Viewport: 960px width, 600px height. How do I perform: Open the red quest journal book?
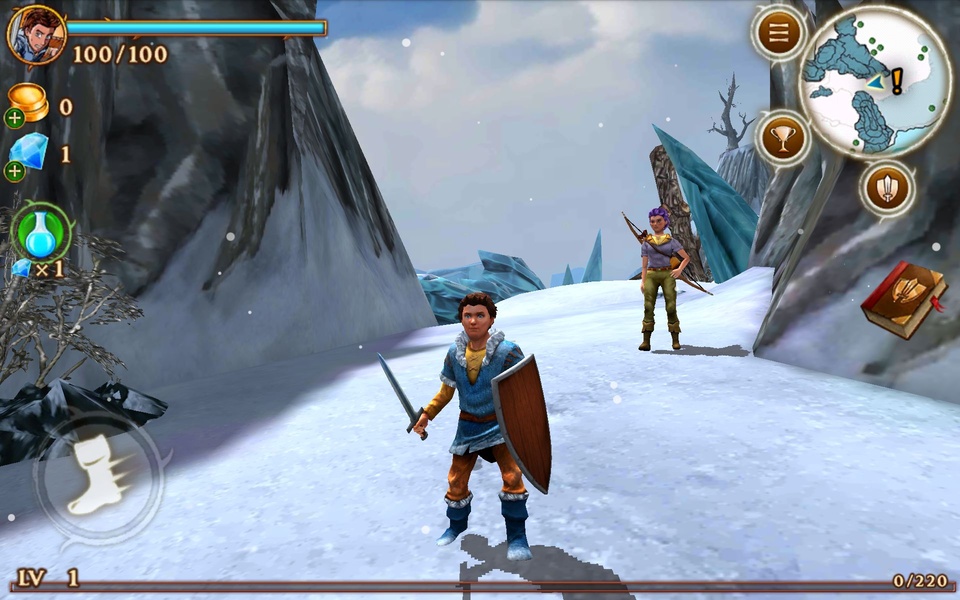[904, 299]
